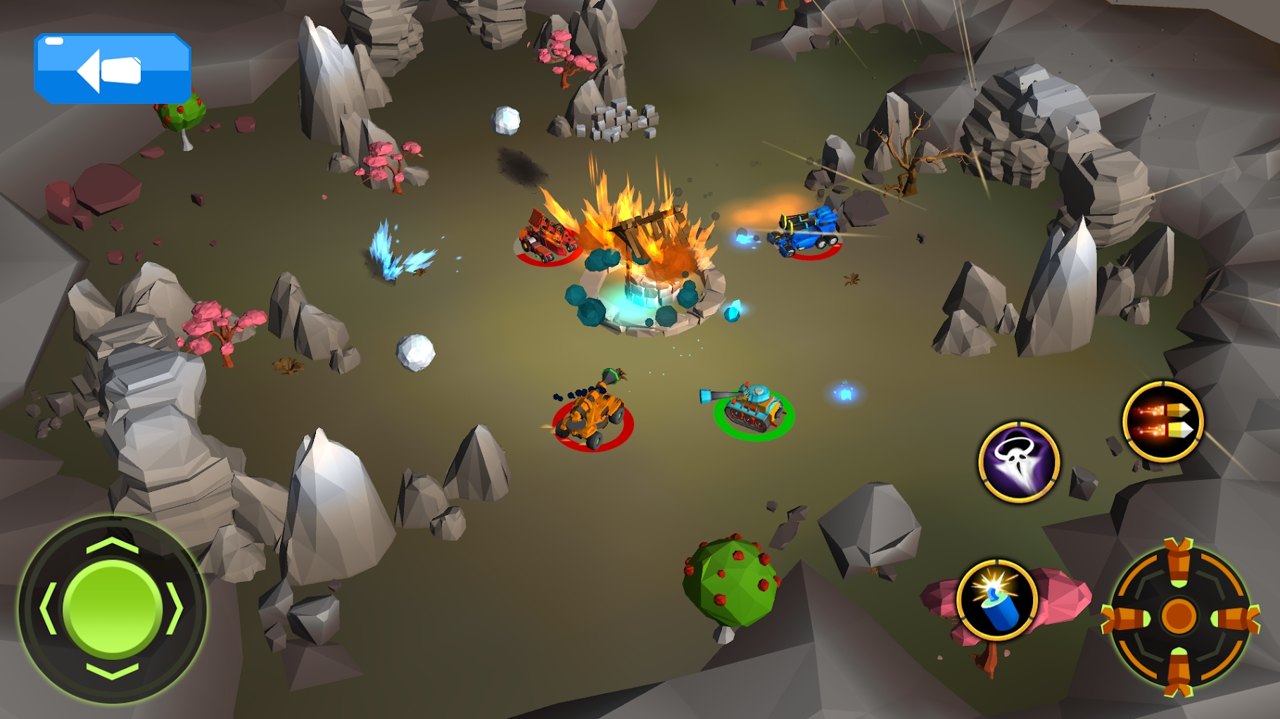Use the double rocket ability
This screenshot has width=1280, height=719.
1162,421
